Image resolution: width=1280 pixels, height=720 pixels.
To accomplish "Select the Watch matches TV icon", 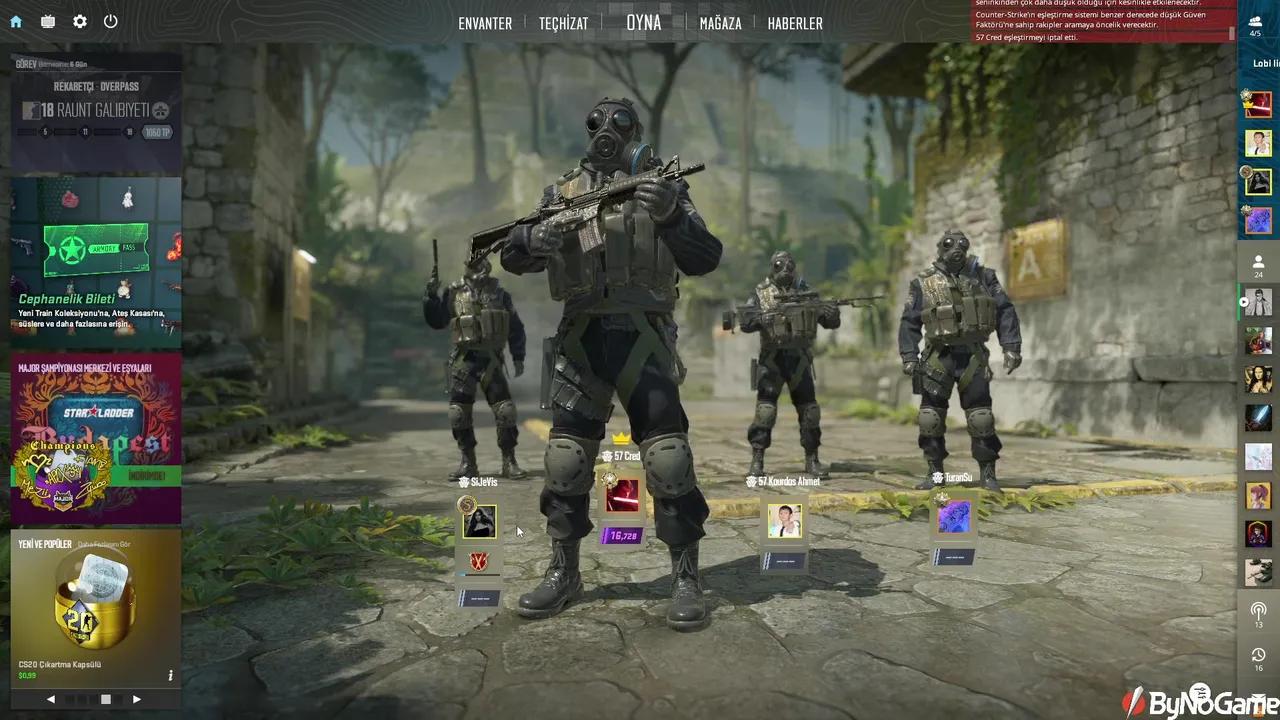I will tap(46, 22).
